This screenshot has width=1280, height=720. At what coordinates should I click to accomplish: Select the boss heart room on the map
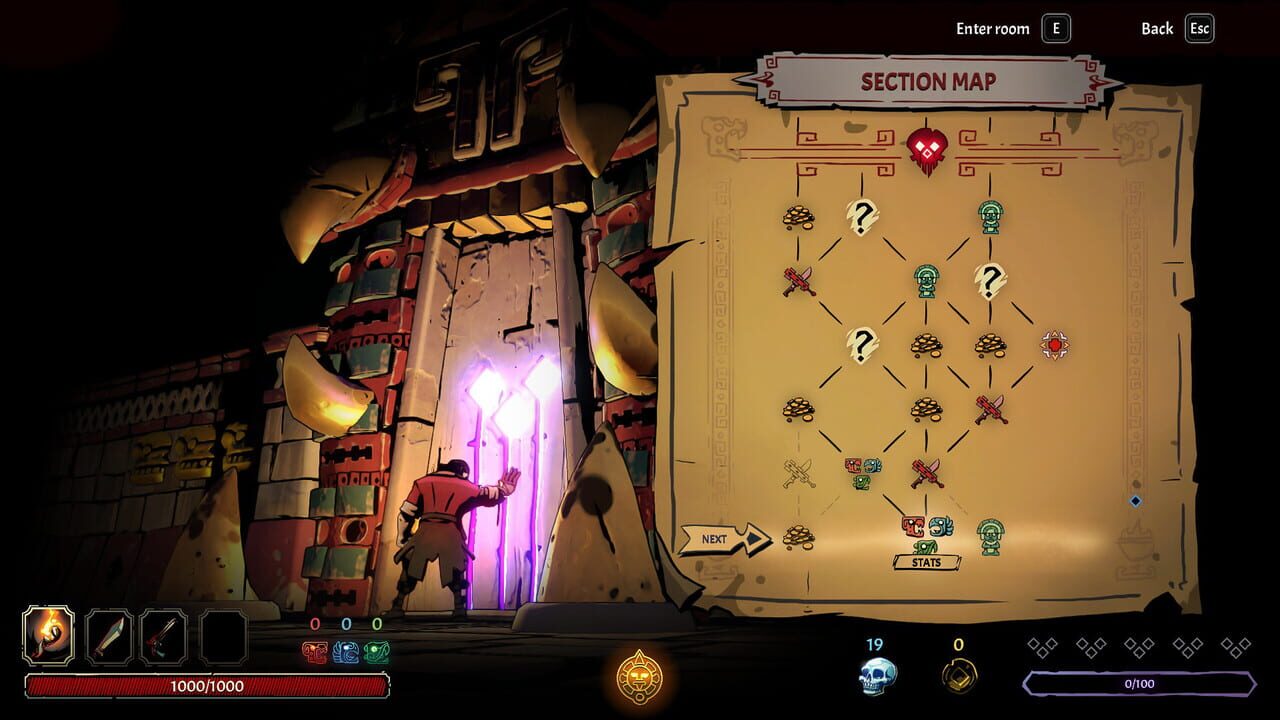coord(928,146)
